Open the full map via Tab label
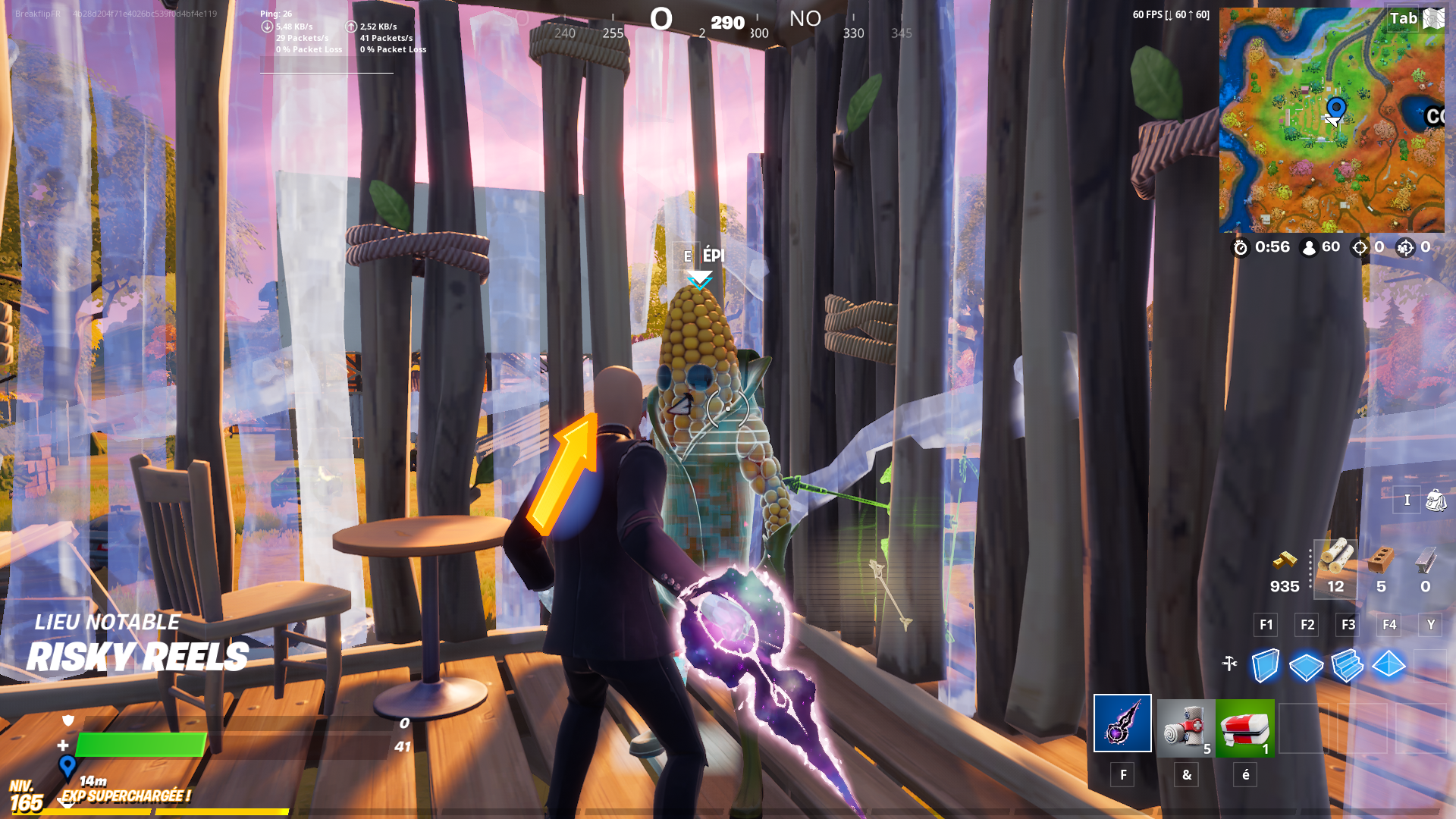The width and height of the screenshot is (1456, 819). coord(1404,18)
